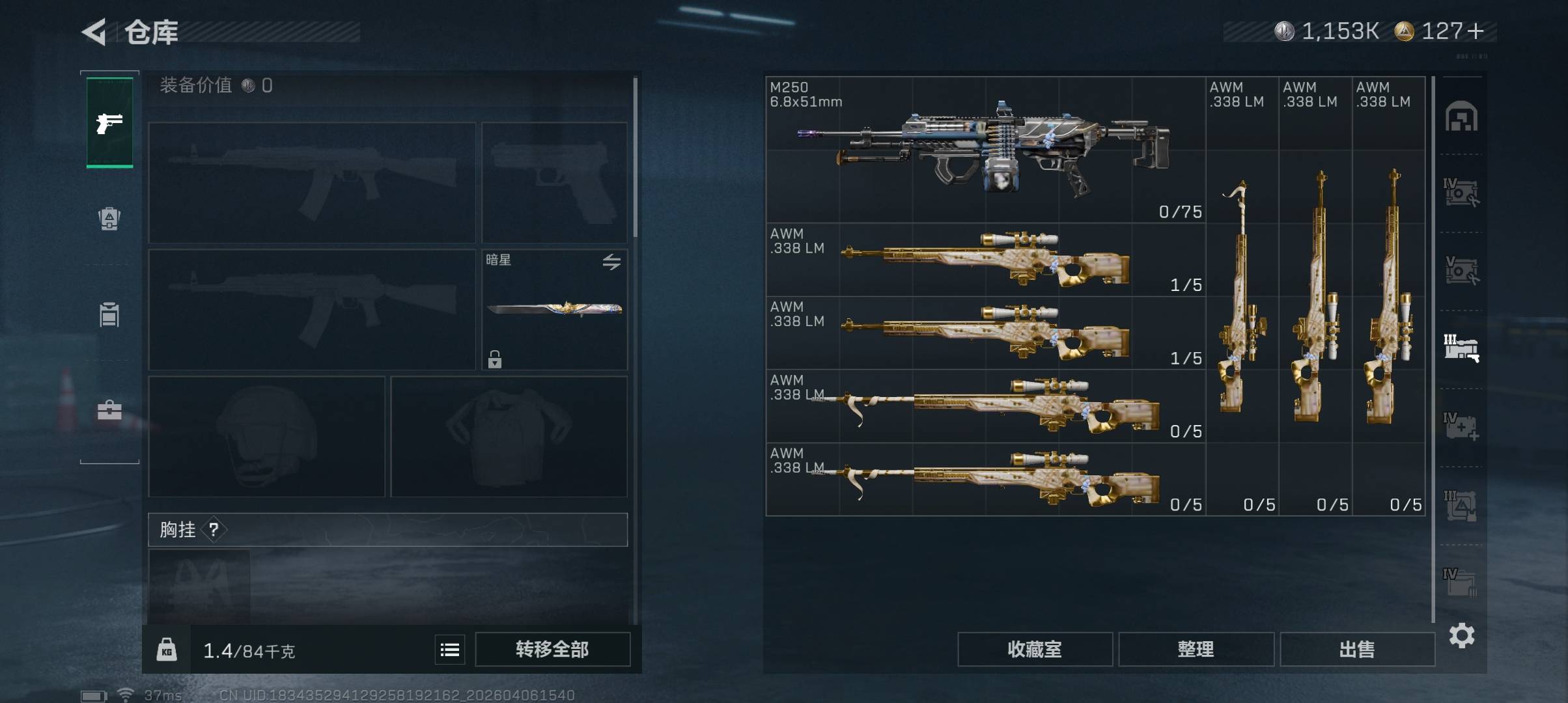1568x703 pixels.
Task: Open the briefcase tab on left sidebar
Action: pyautogui.click(x=109, y=410)
